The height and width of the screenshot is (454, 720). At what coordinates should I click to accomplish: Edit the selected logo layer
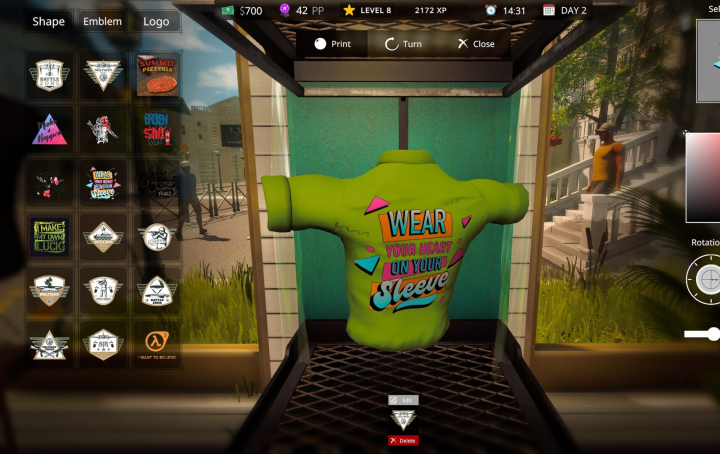[x=403, y=400]
